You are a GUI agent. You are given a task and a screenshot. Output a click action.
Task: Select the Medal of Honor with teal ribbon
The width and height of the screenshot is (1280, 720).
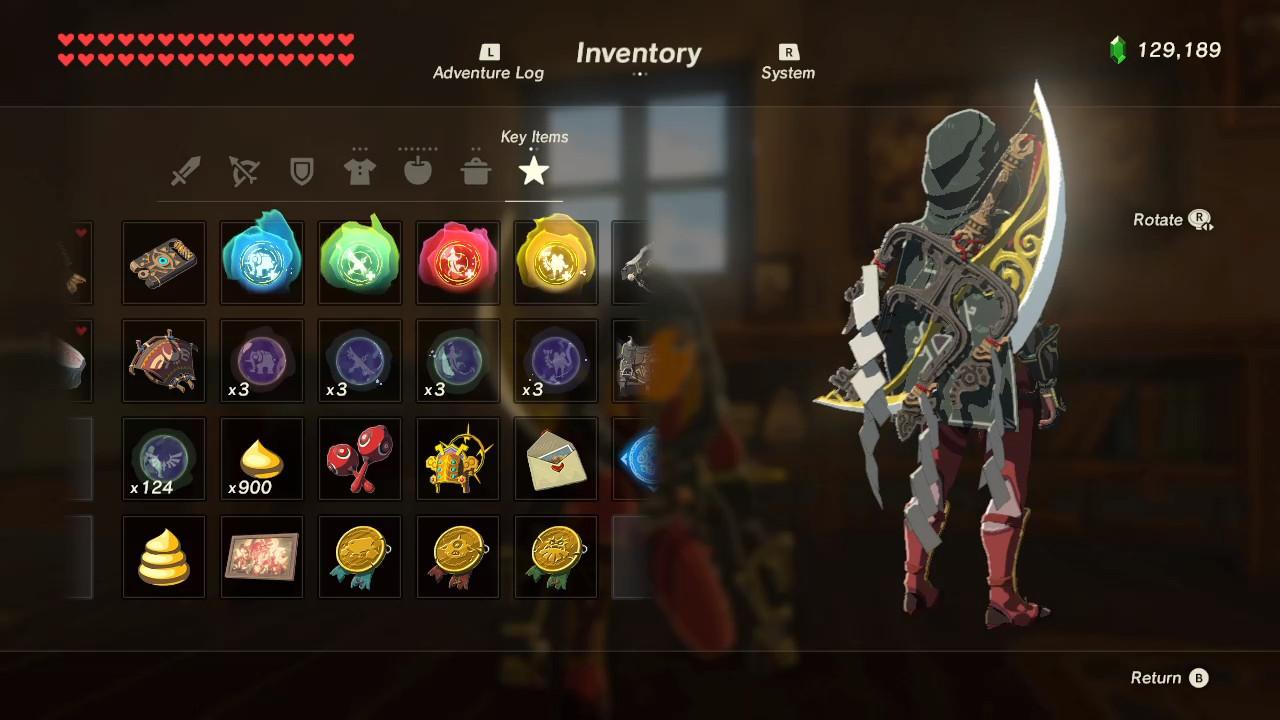coord(359,557)
